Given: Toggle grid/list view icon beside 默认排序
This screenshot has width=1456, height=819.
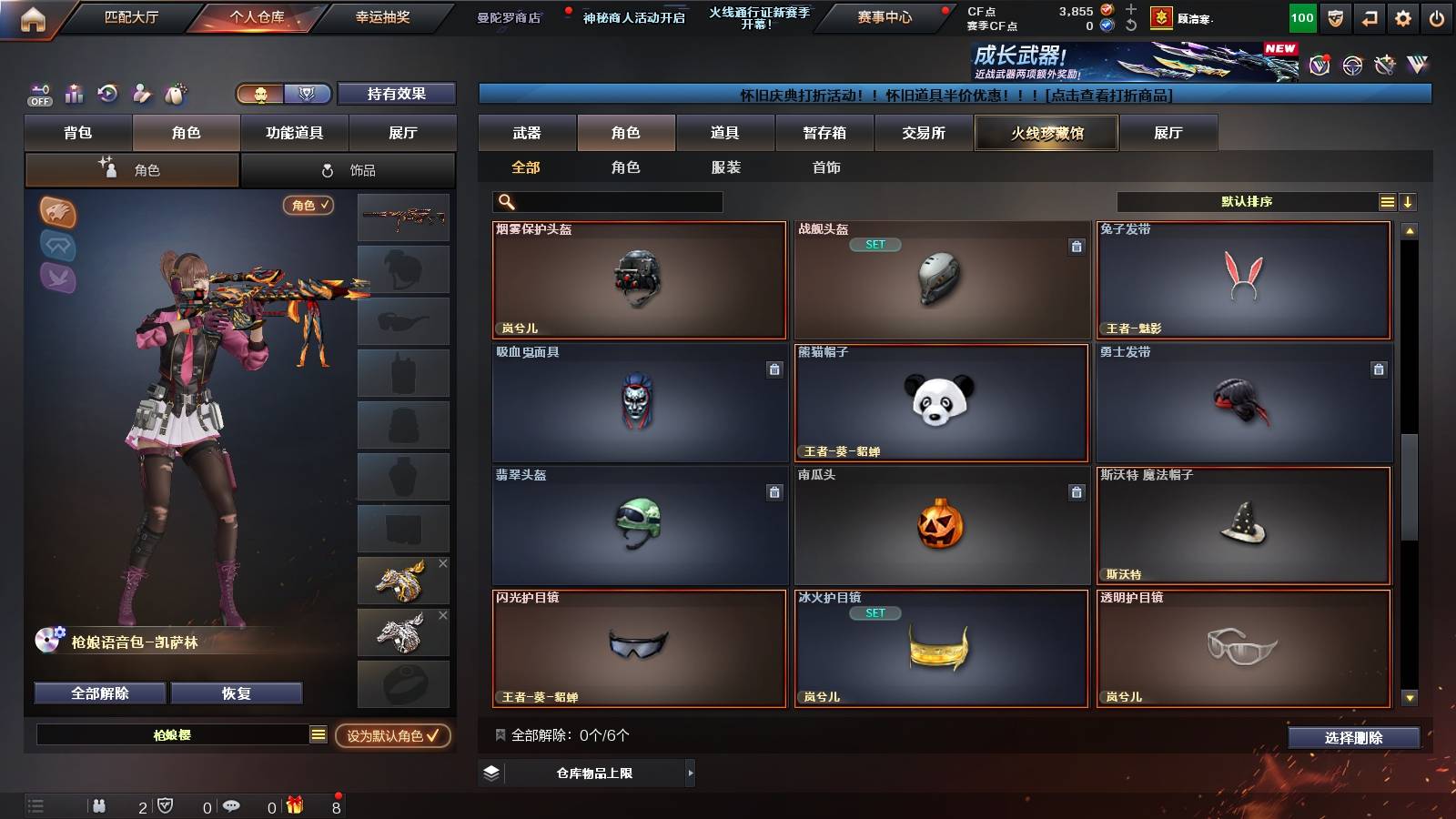Looking at the screenshot, I should tap(1387, 200).
